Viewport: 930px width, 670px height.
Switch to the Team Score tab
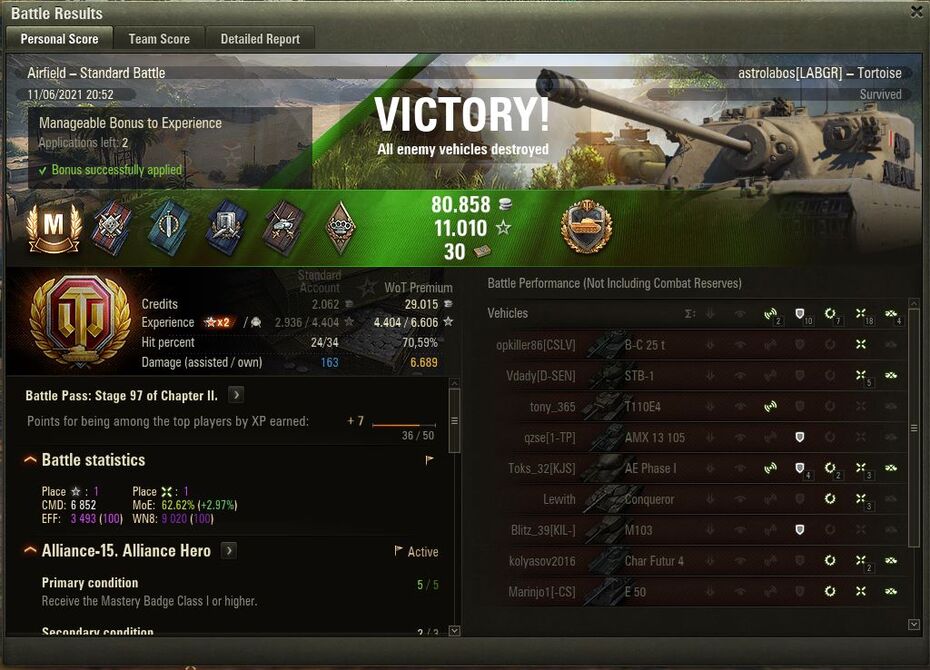(x=159, y=39)
